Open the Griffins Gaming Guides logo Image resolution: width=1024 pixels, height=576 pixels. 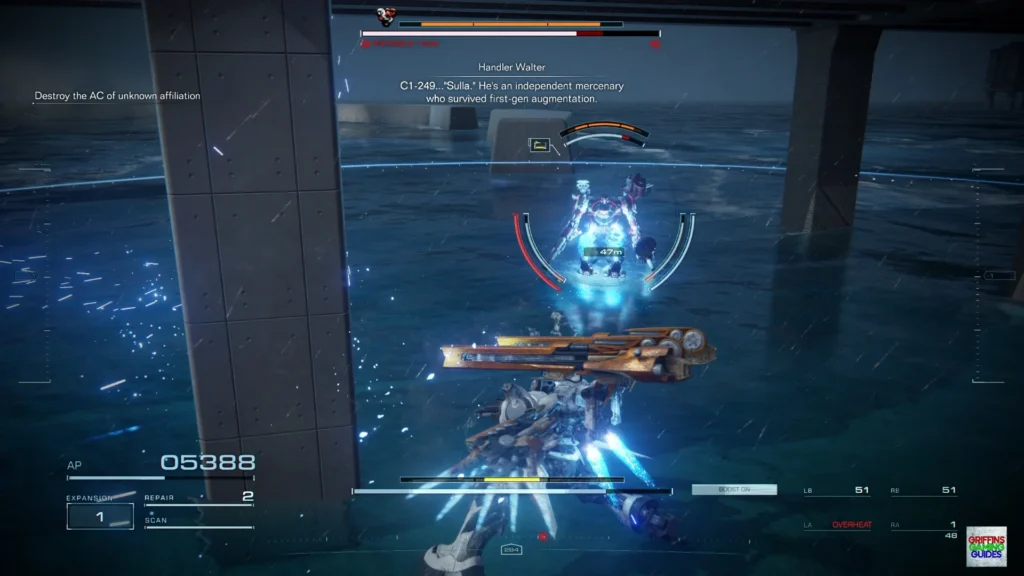[x=986, y=546]
